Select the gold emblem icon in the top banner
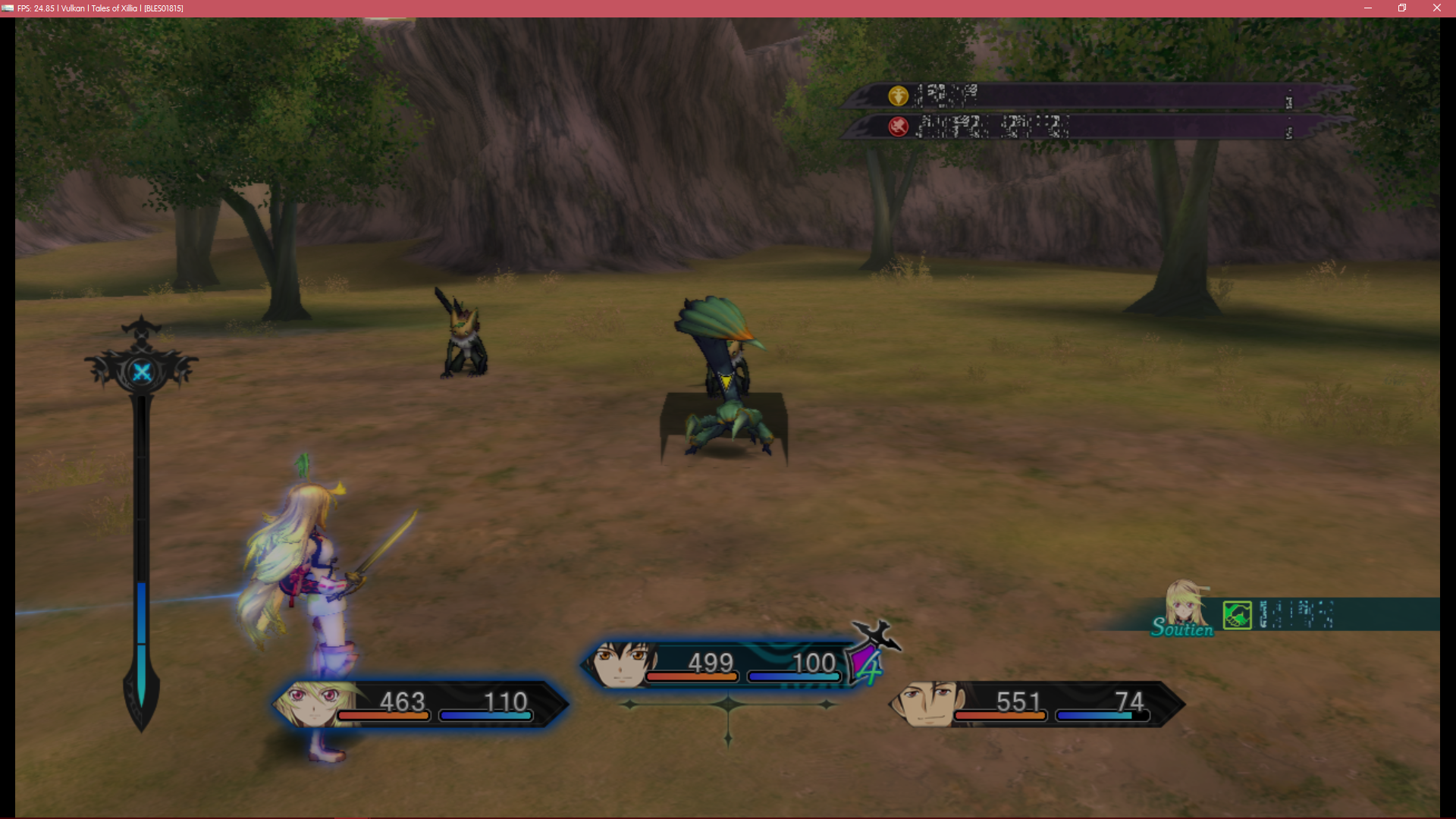 point(899,96)
